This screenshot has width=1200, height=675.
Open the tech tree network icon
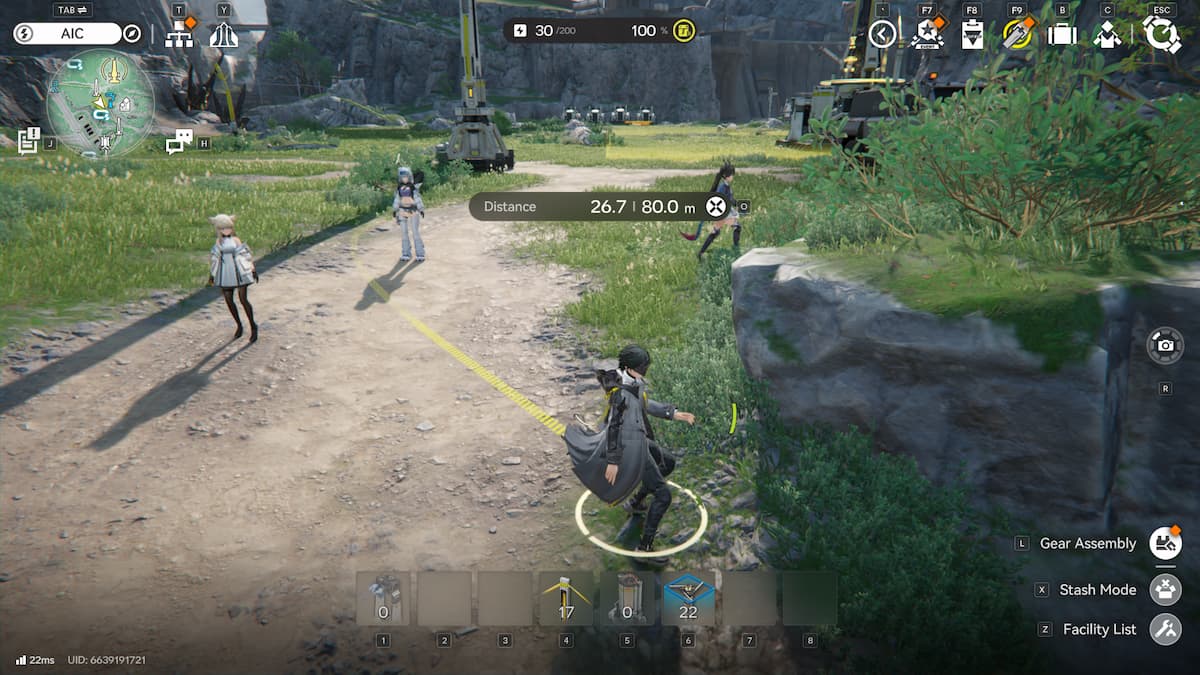180,35
